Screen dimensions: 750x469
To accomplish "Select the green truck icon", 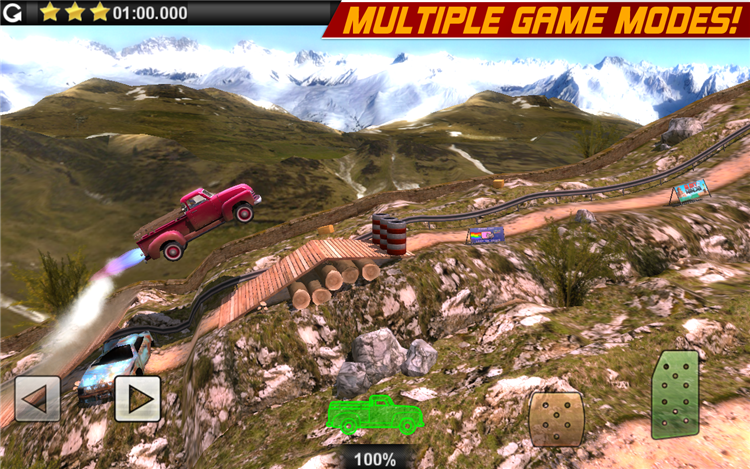I will (x=375, y=413).
